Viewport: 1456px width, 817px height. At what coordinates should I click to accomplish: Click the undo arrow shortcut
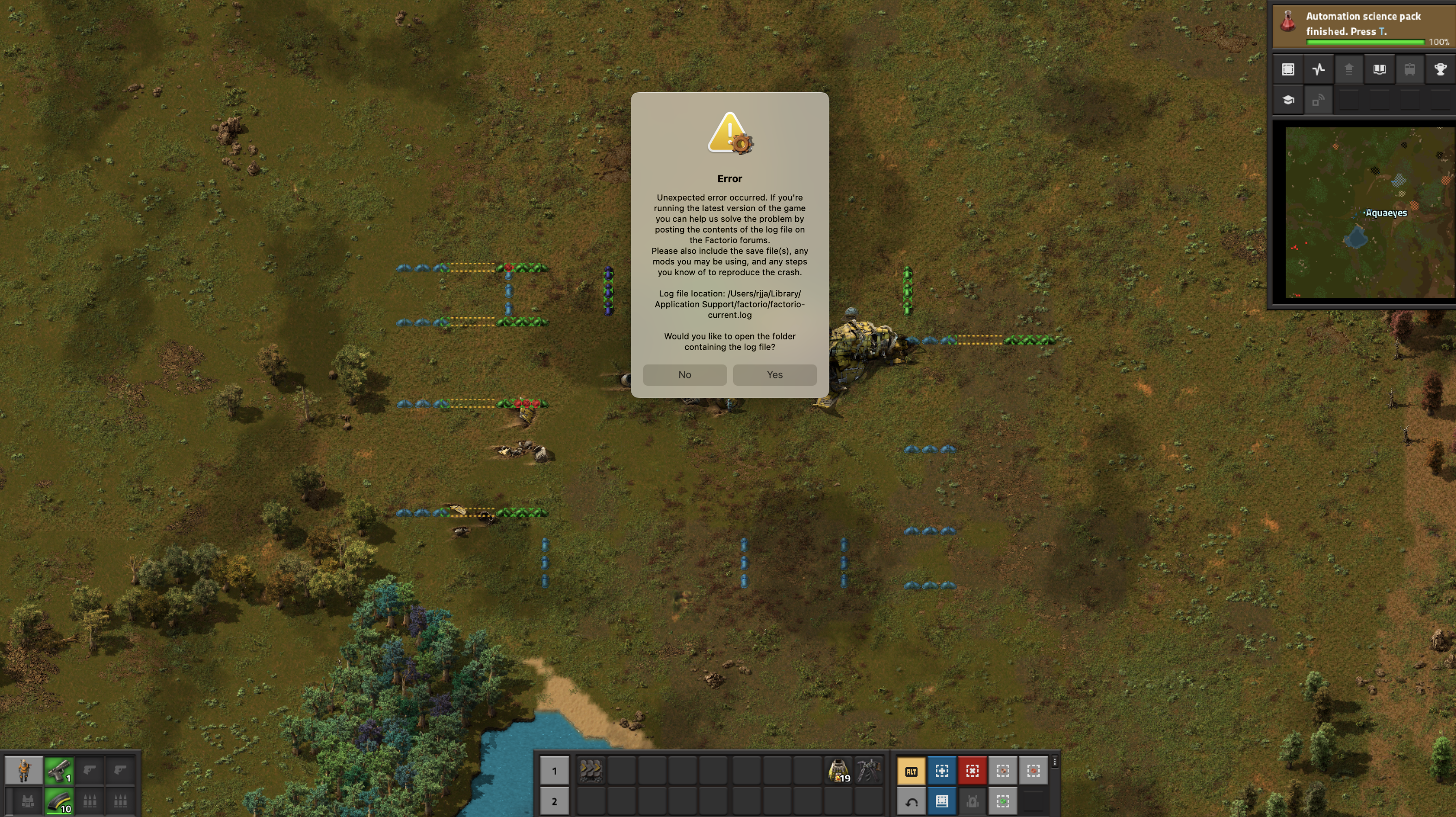[911, 802]
